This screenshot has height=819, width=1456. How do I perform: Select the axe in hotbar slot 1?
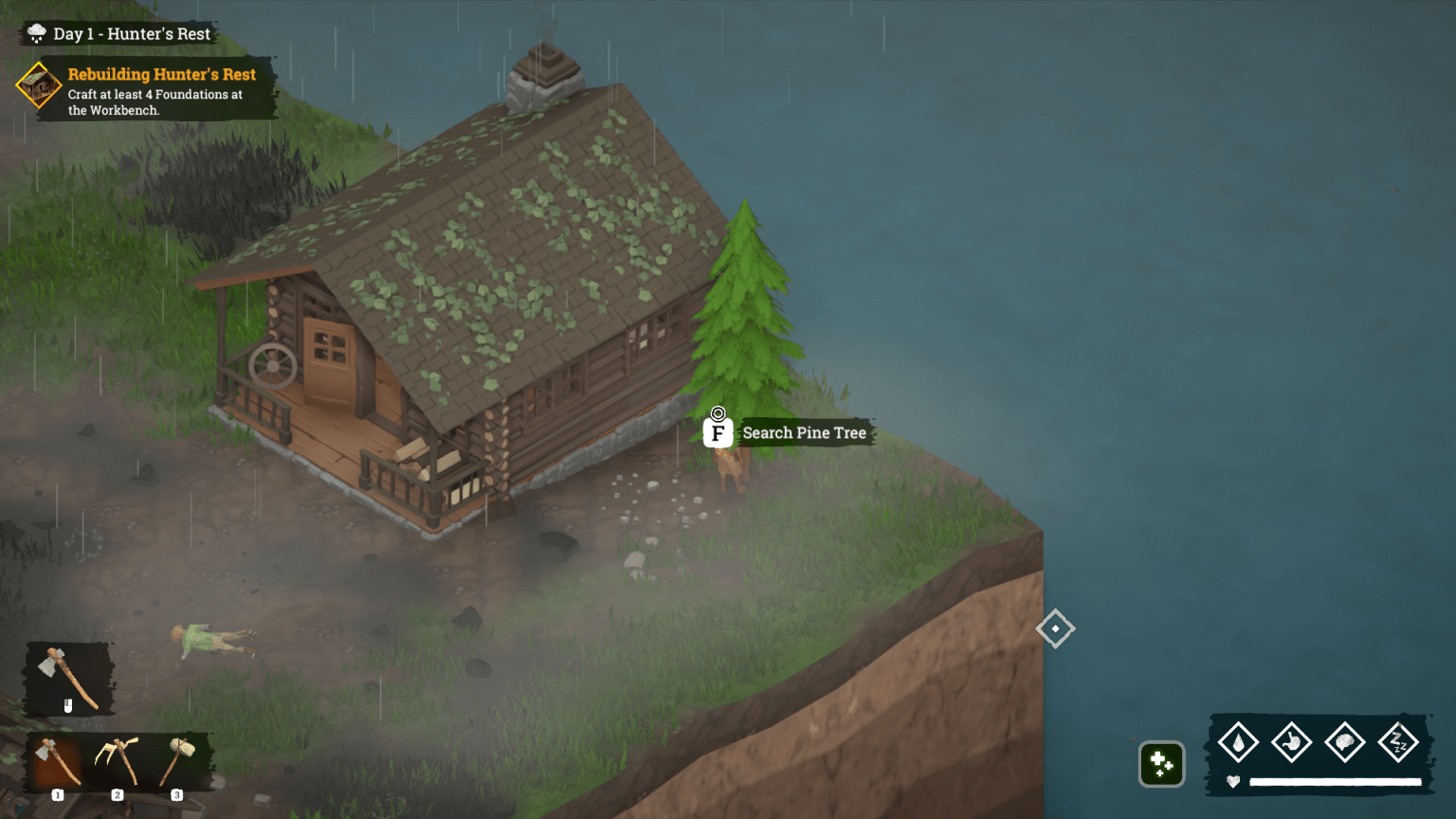click(x=57, y=761)
